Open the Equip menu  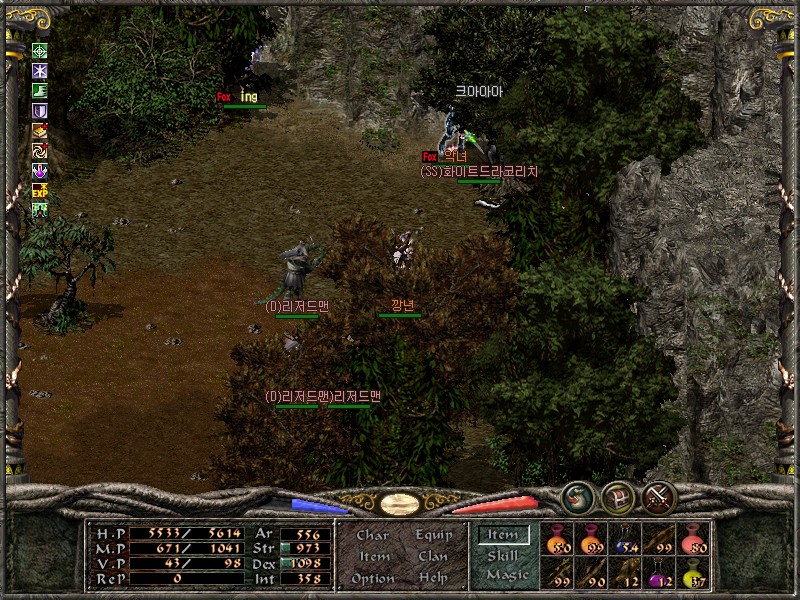[x=434, y=535]
